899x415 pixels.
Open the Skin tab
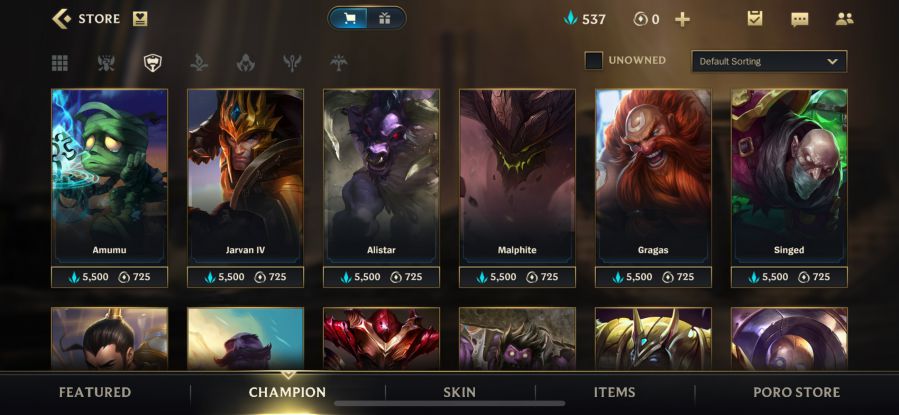click(x=460, y=392)
